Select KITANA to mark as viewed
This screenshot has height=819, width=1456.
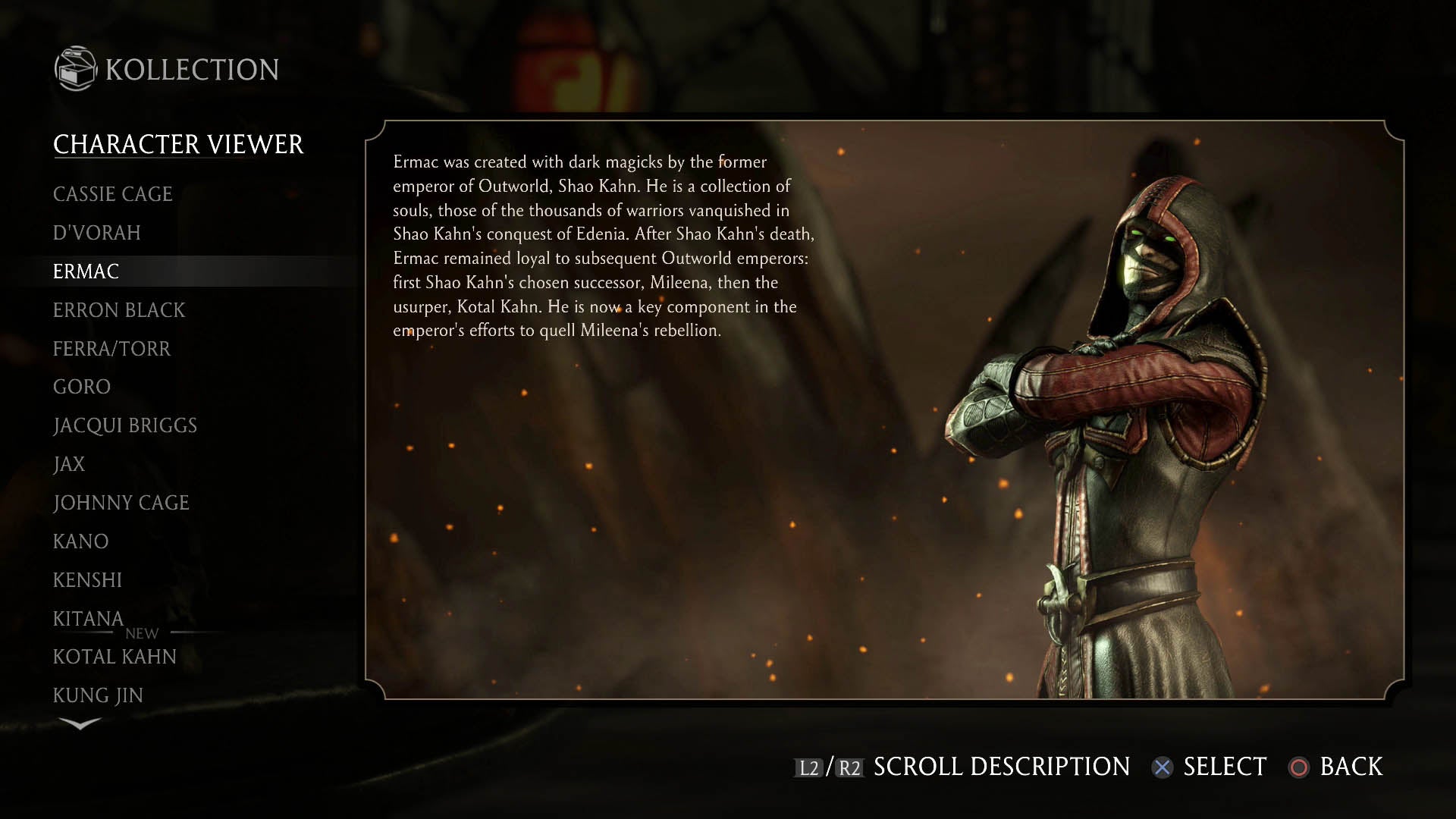(87, 618)
